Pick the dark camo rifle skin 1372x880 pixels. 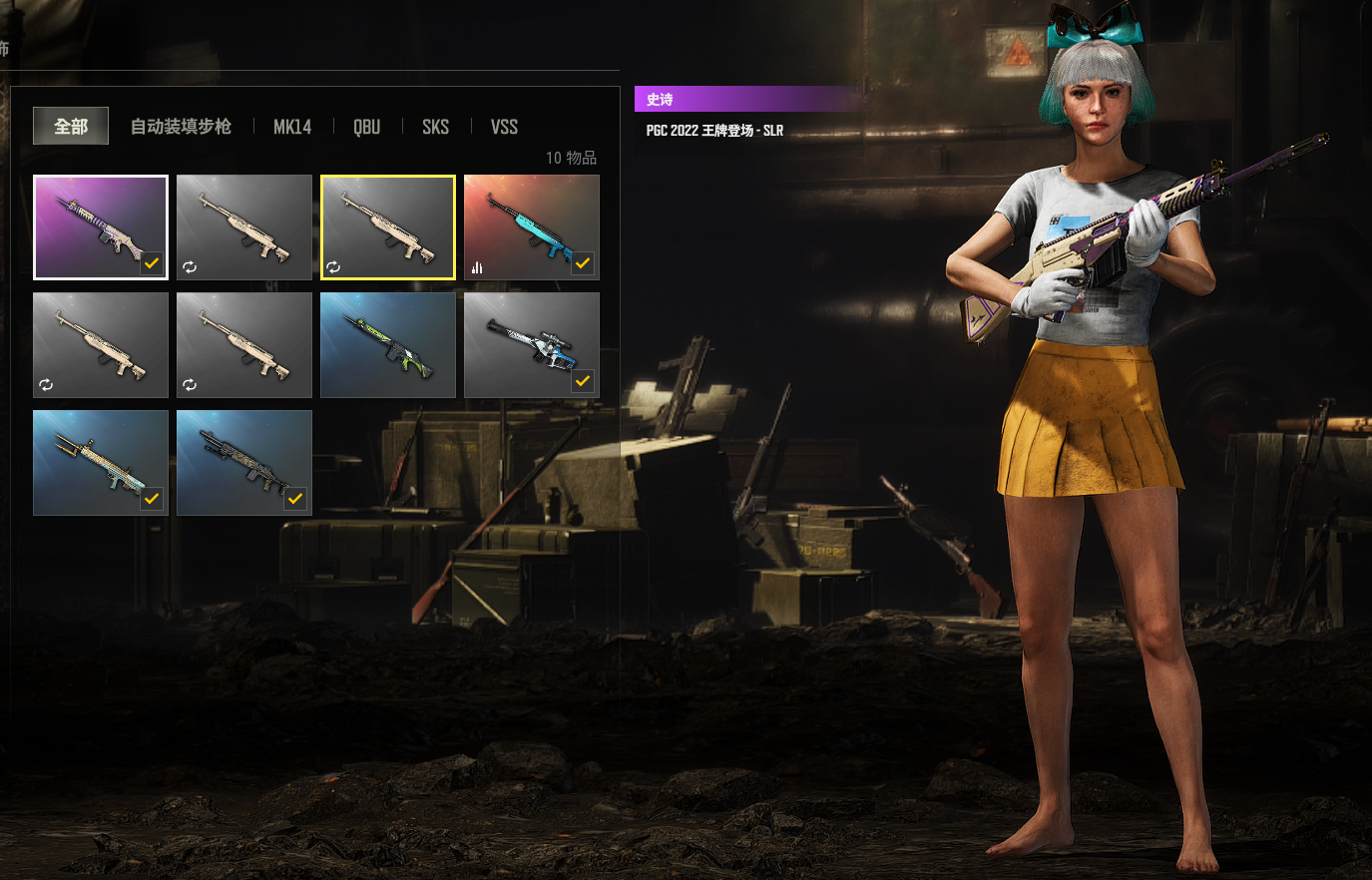pyautogui.click(x=244, y=463)
